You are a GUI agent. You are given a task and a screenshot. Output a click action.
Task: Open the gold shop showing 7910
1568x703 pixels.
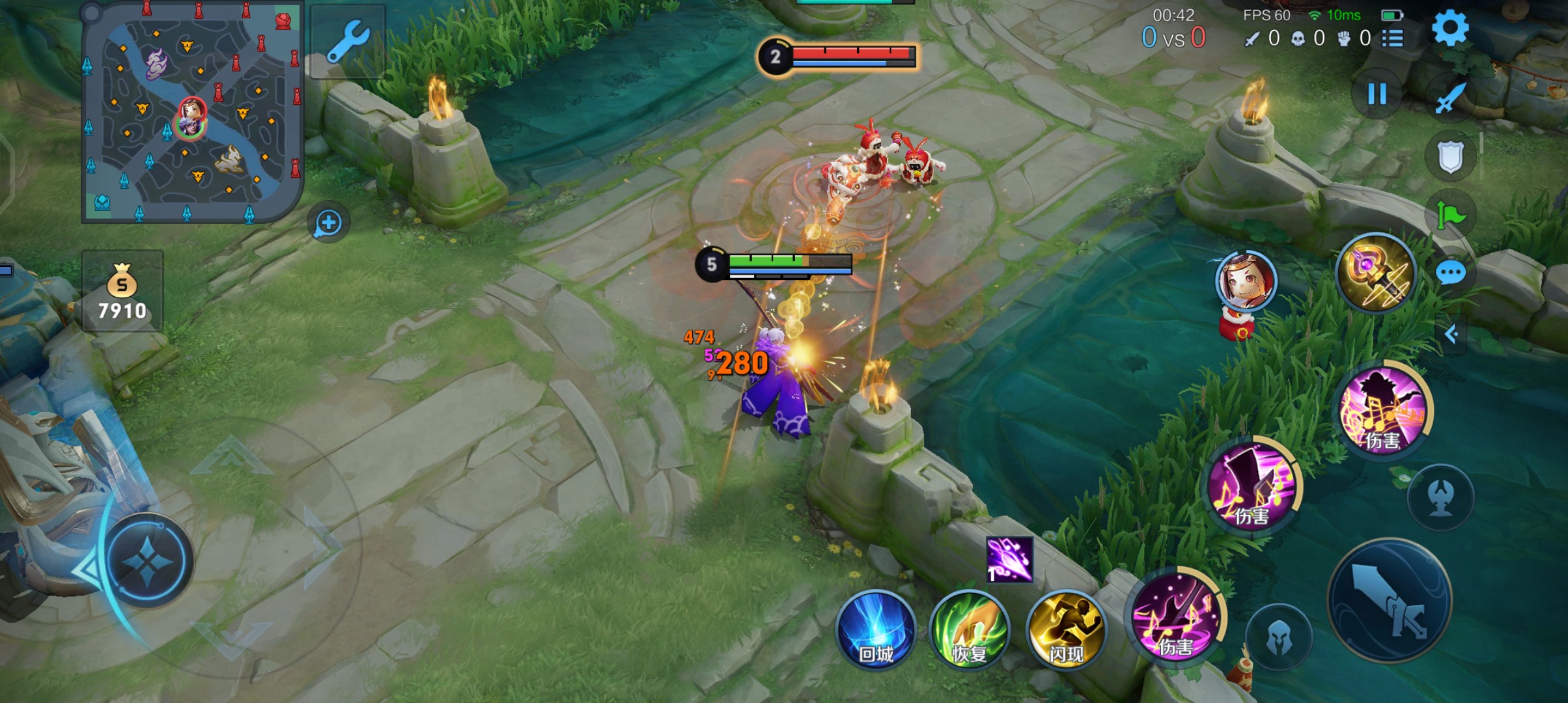pos(122,292)
